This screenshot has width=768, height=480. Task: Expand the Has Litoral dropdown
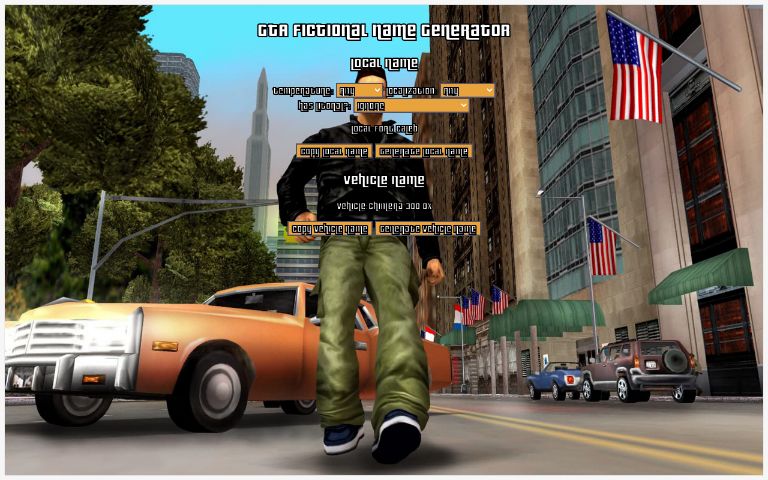[412, 105]
